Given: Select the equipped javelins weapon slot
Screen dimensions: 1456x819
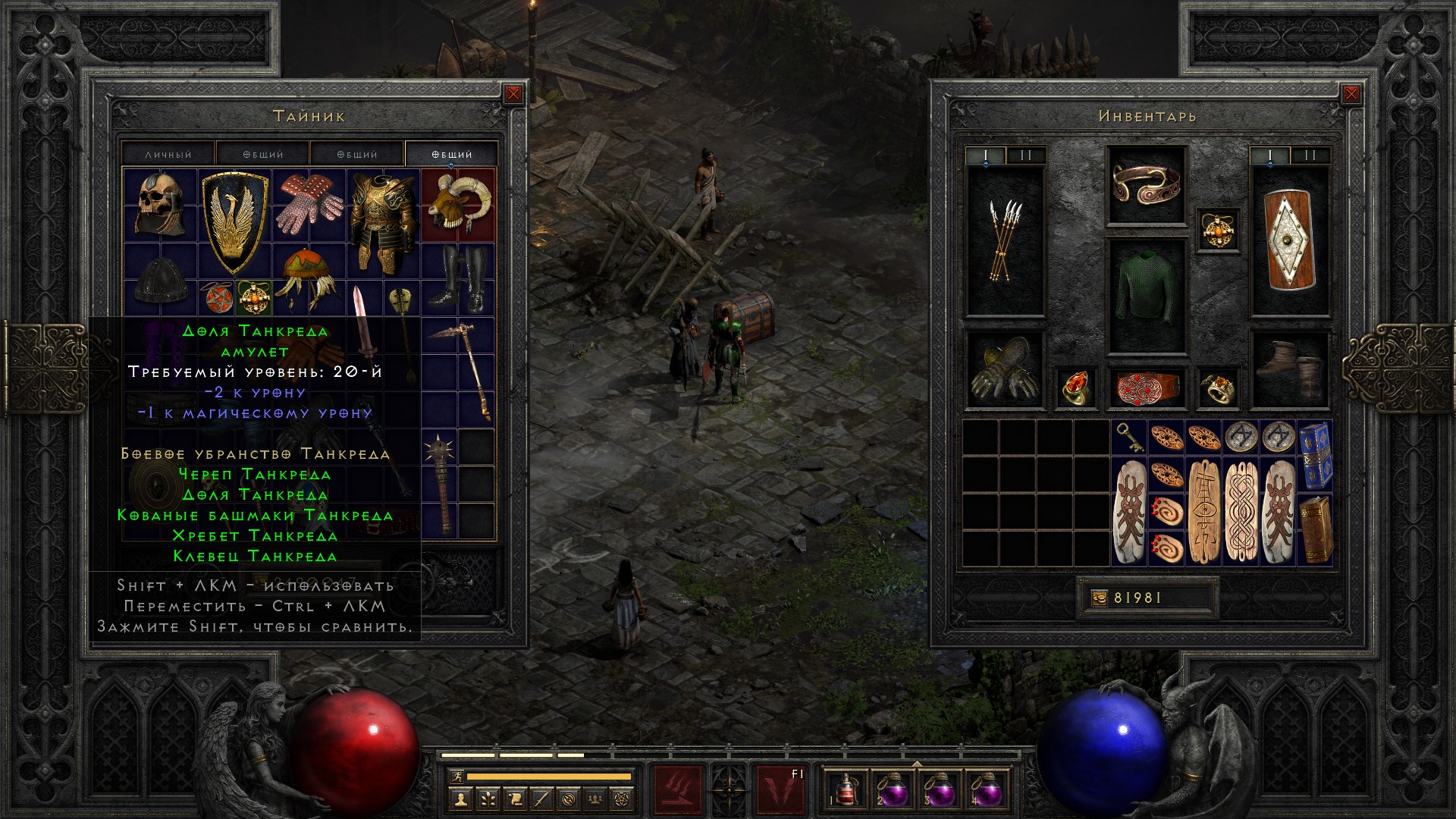Looking at the screenshot, I should pos(1005,240).
